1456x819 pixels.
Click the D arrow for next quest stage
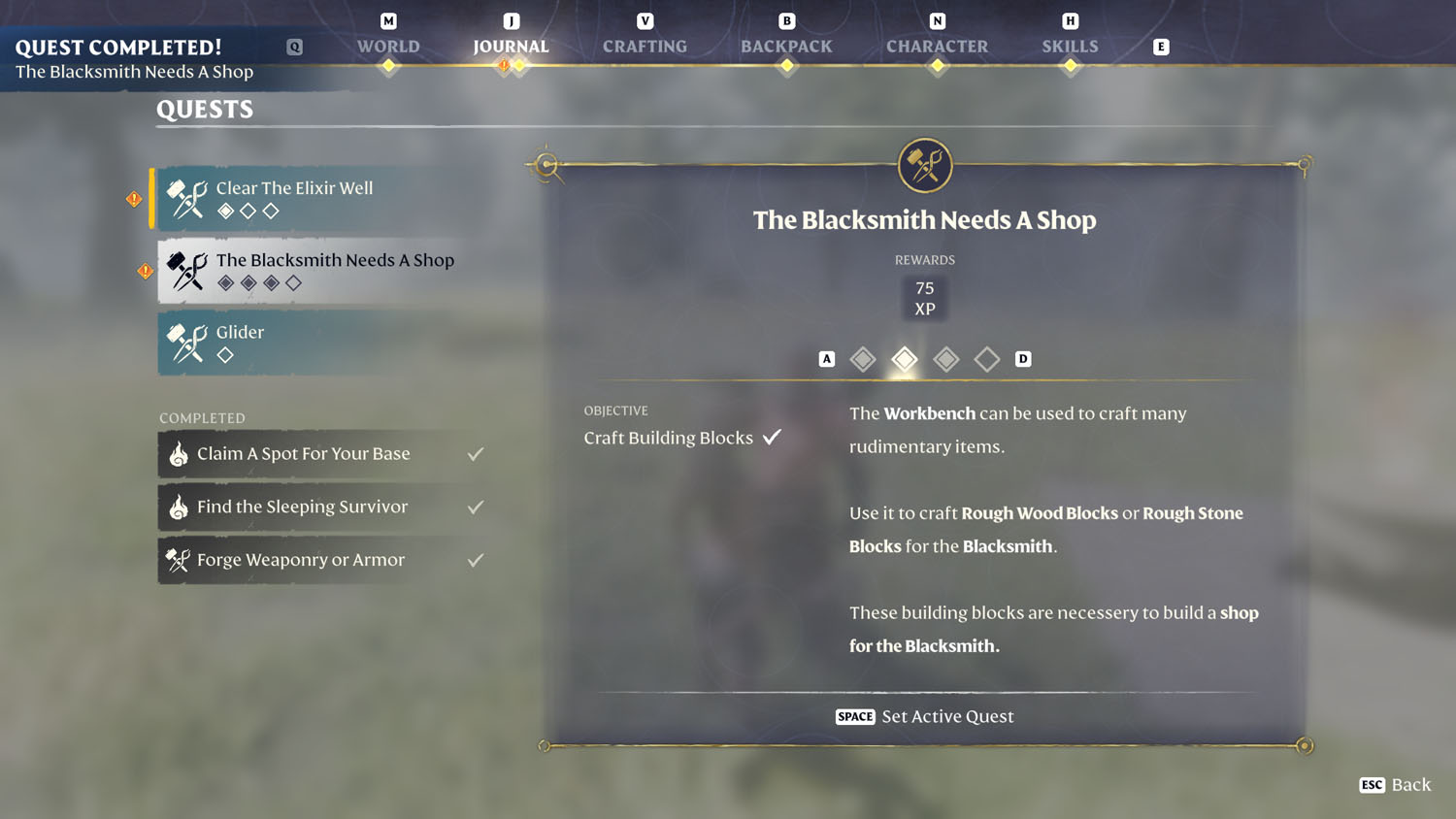1023,358
